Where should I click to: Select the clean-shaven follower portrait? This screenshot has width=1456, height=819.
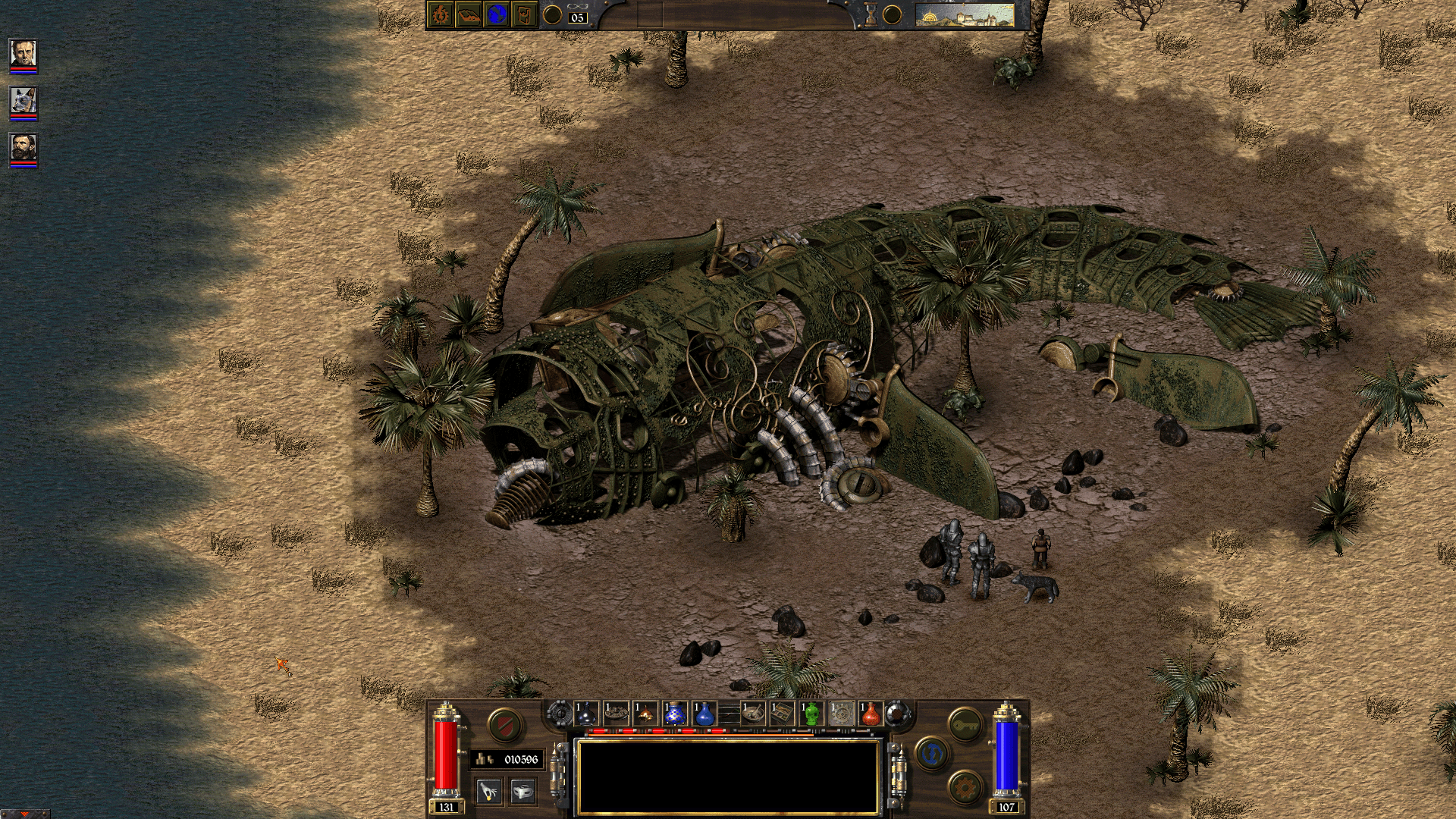pos(23,55)
